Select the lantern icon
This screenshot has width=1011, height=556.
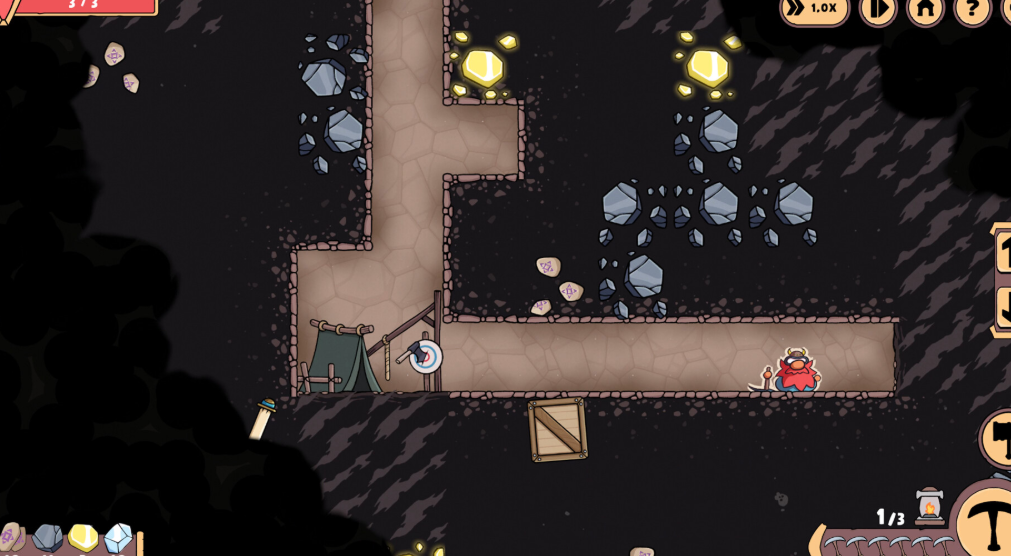click(930, 507)
